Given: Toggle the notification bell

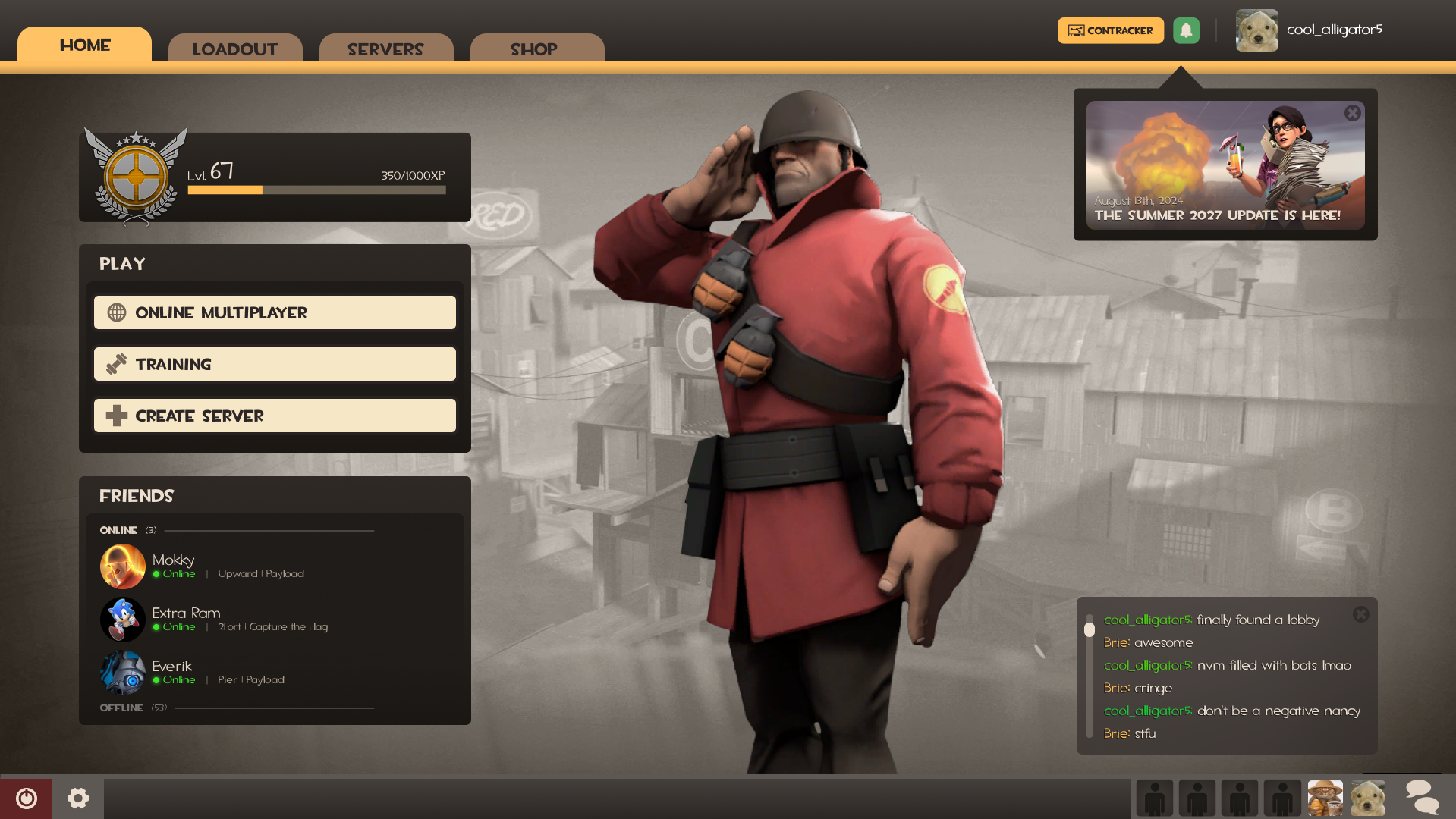Looking at the screenshot, I should point(1186,30).
